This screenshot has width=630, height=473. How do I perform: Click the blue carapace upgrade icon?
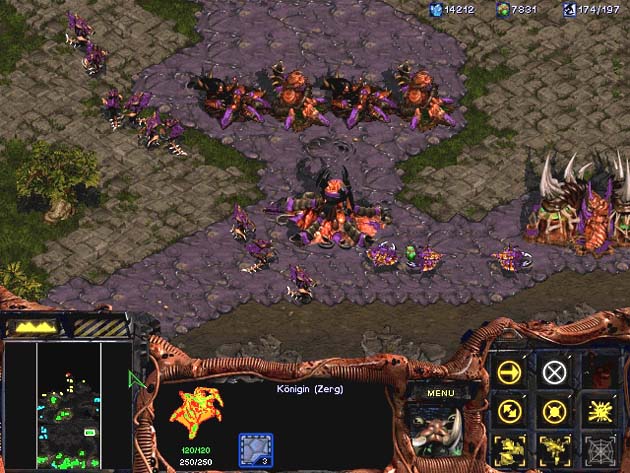click(254, 446)
